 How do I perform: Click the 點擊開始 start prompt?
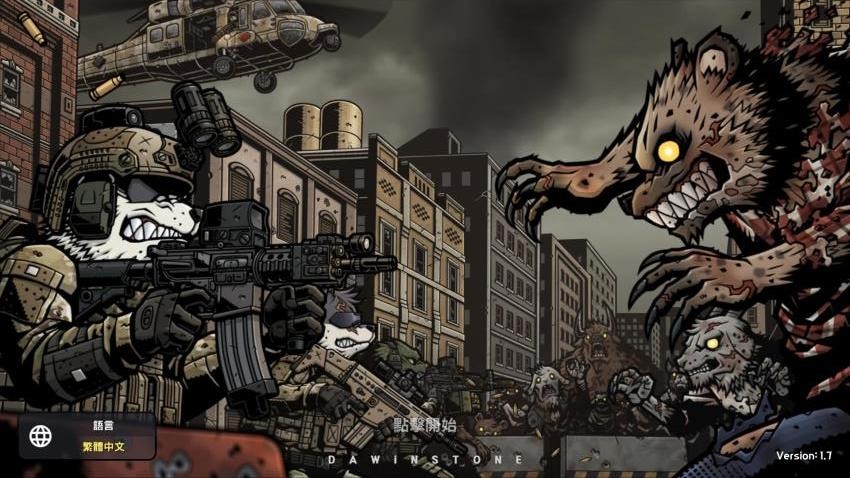click(x=424, y=425)
